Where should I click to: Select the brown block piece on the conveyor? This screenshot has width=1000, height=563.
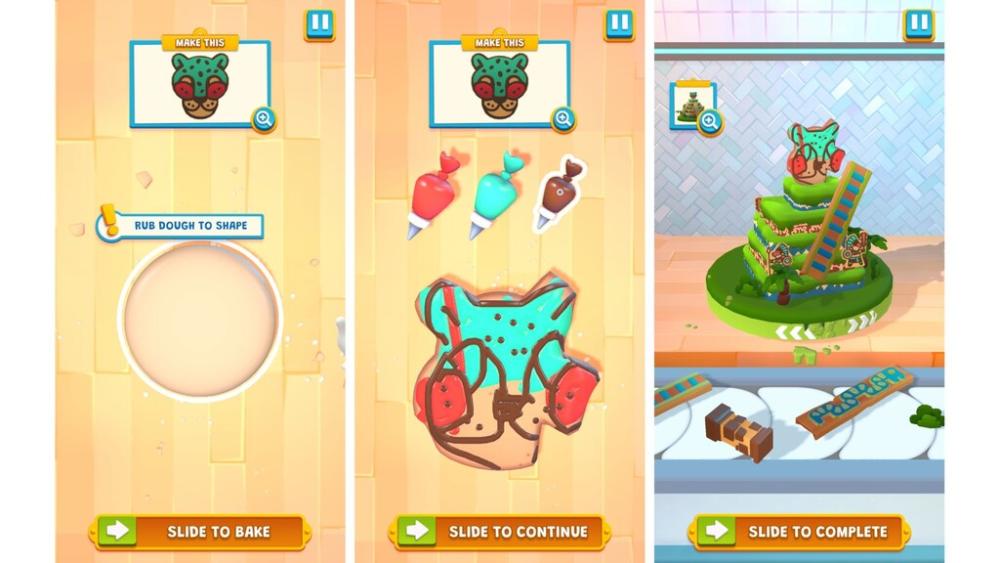point(741,432)
